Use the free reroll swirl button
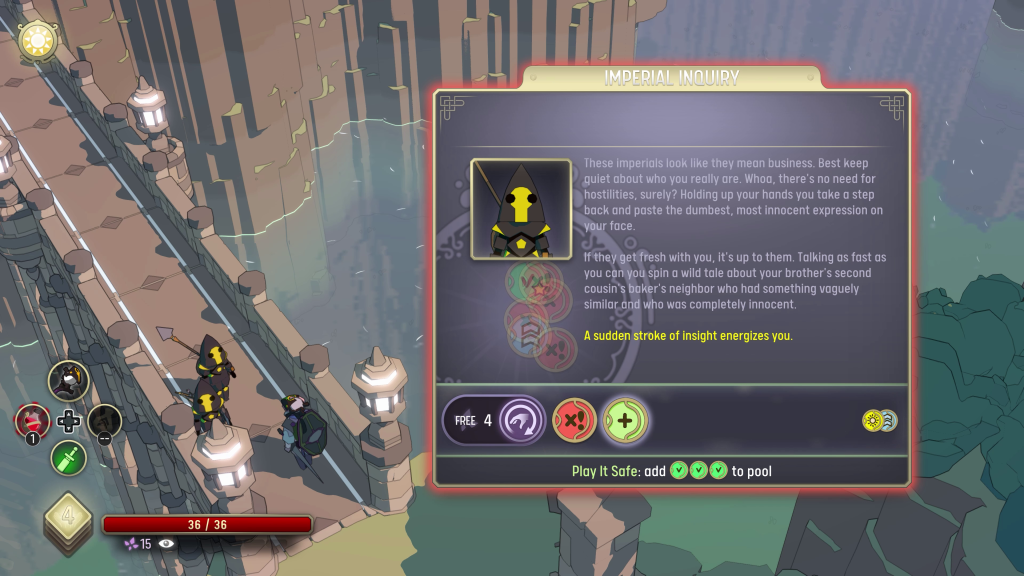This screenshot has height=576, width=1024. point(522,420)
